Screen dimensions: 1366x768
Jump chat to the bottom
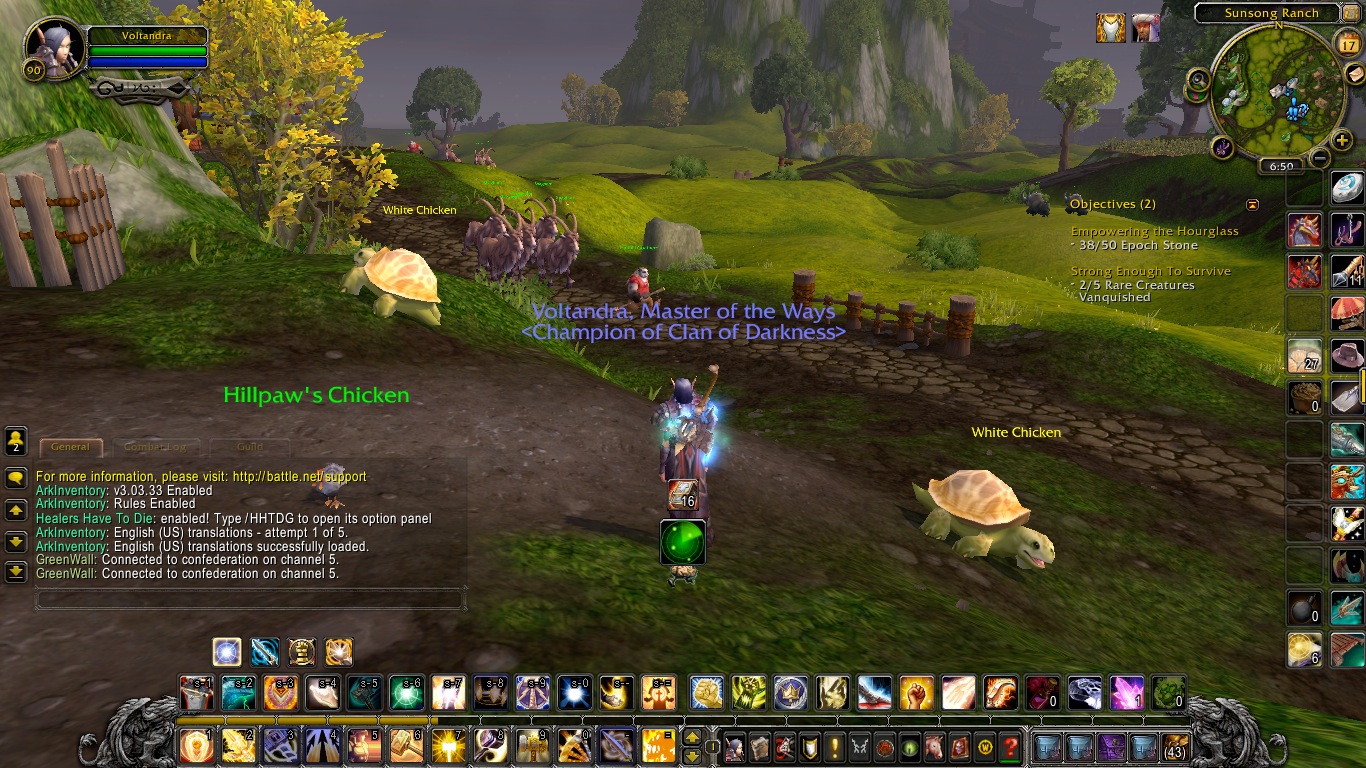pyautogui.click(x=16, y=572)
